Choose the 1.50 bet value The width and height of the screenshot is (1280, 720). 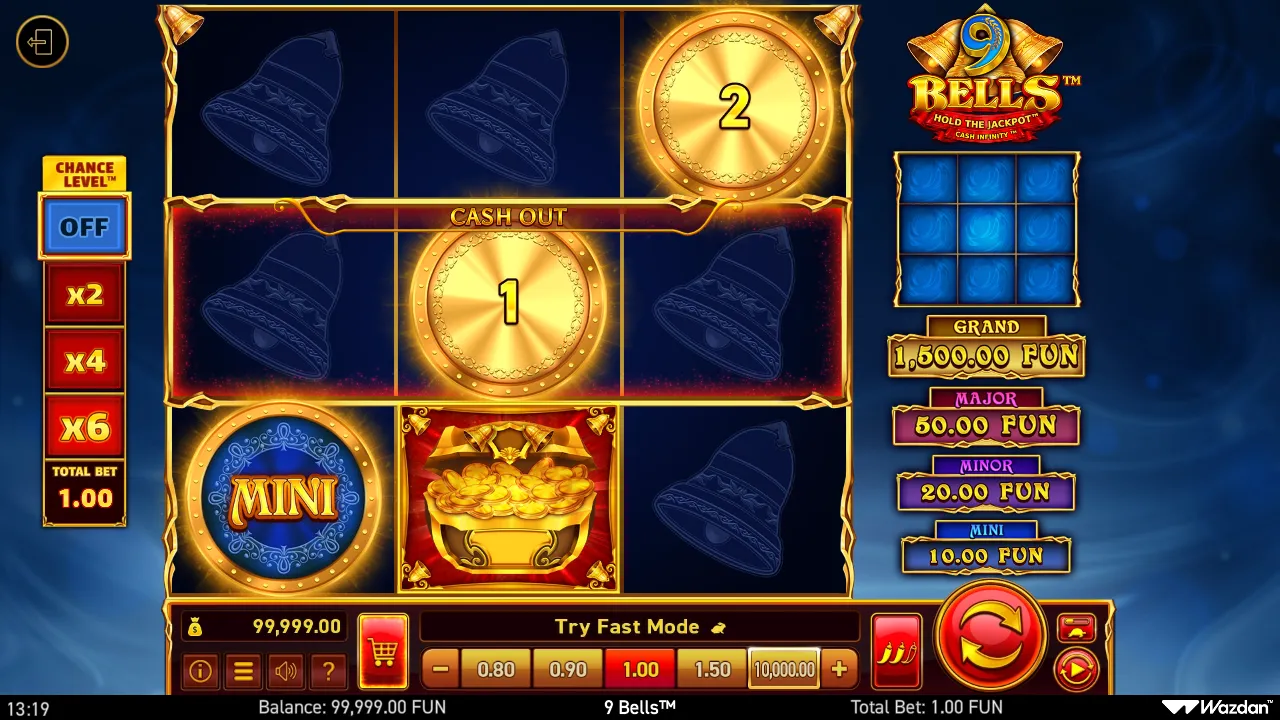712,669
